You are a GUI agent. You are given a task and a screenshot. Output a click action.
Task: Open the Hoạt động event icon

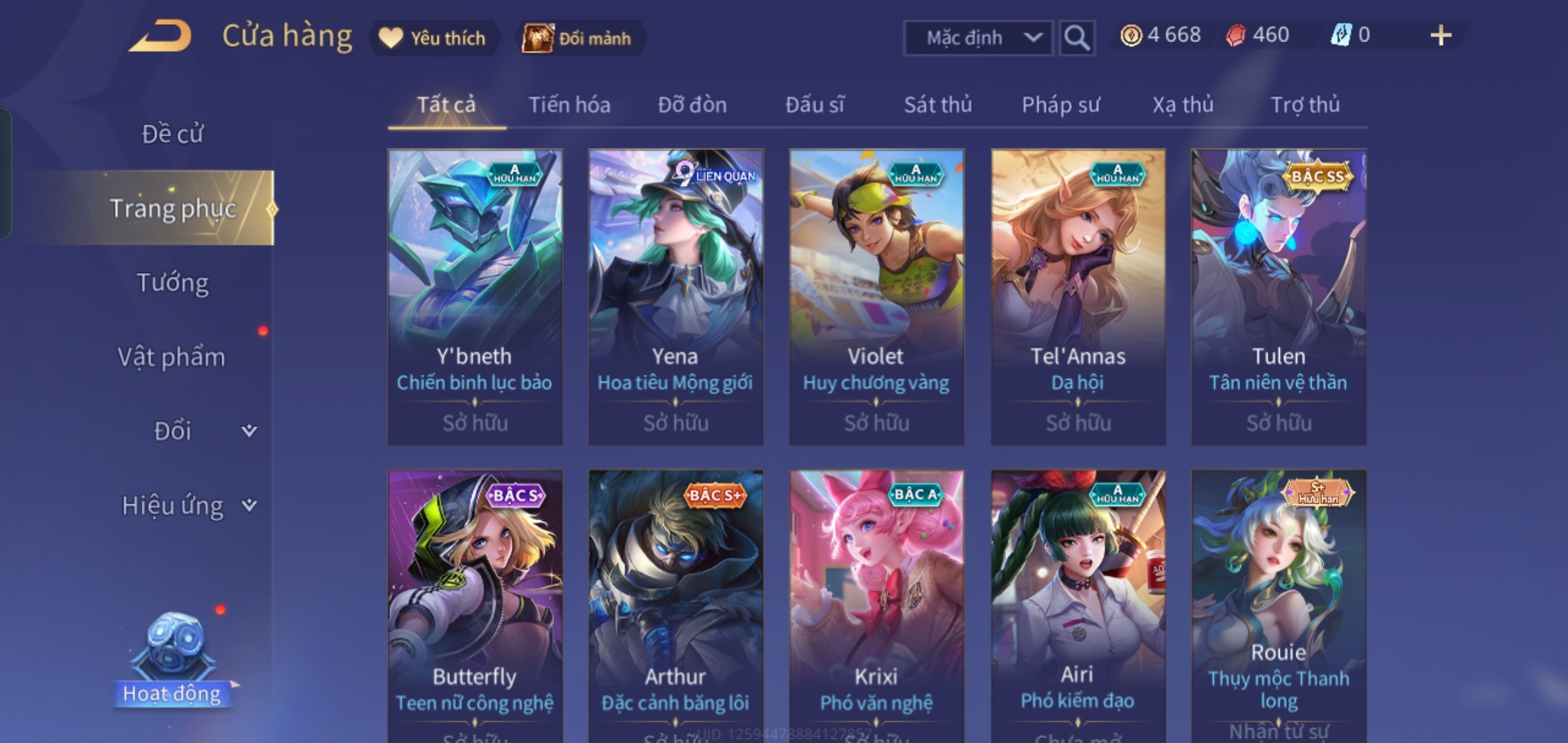coord(172,660)
